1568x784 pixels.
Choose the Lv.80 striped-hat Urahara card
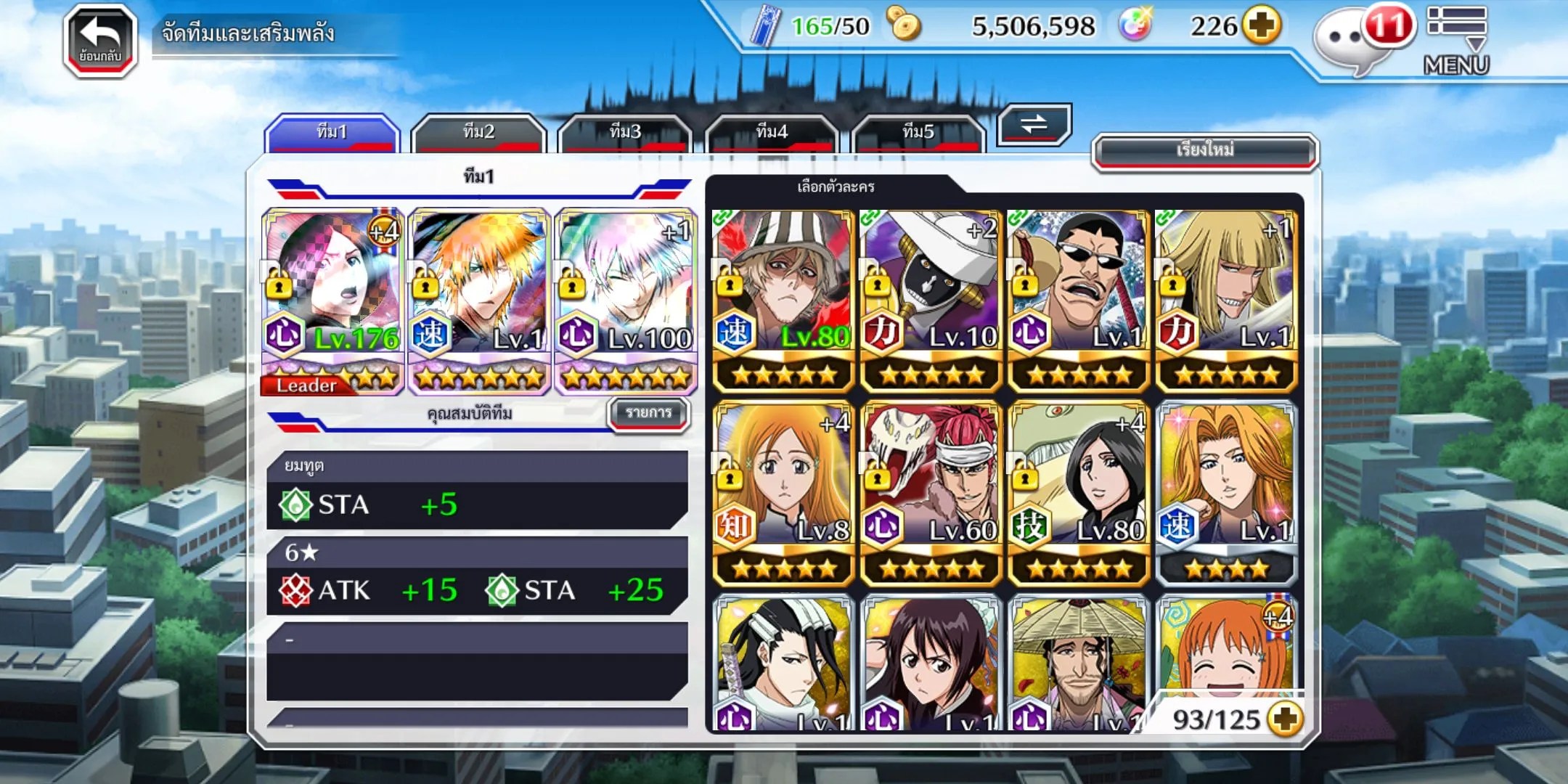point(783,300)
